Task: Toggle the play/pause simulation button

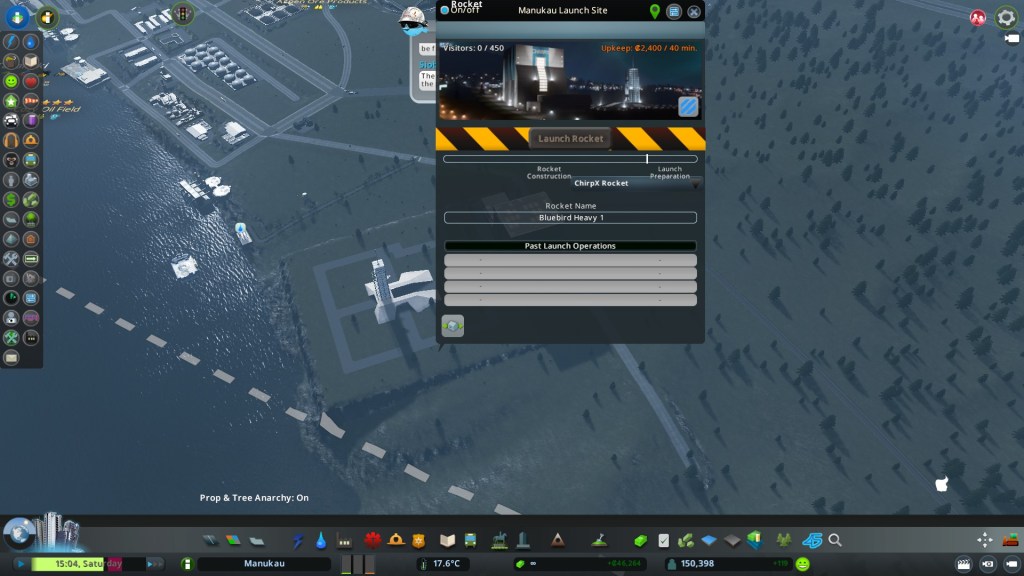Action: coord(19,564)
